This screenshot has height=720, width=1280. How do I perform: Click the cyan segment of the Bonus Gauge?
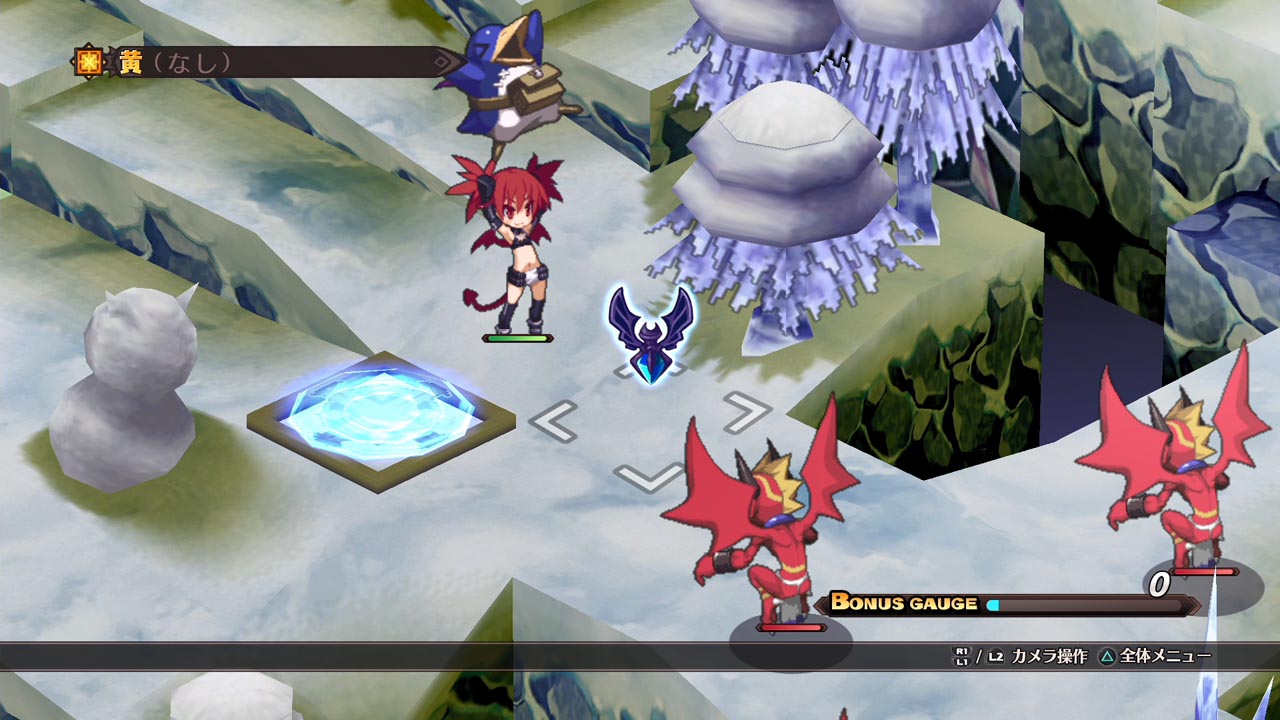point(993,603)
